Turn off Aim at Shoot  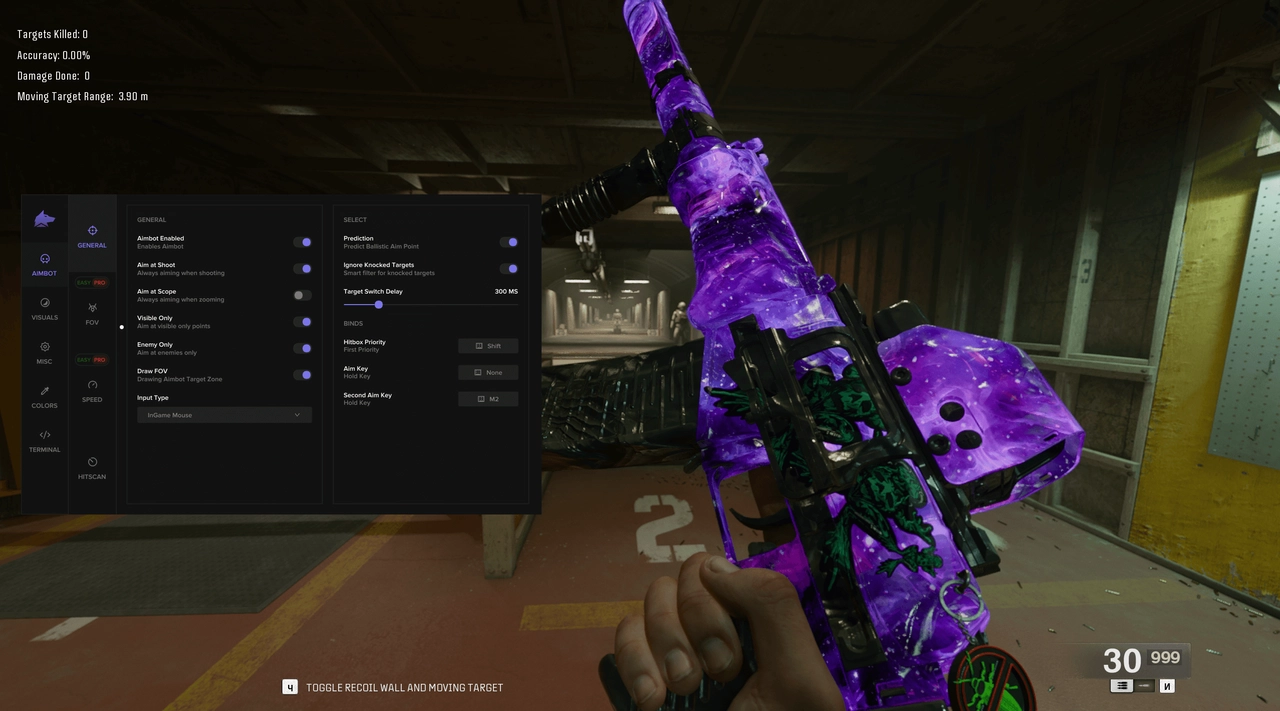coord(302,269)
